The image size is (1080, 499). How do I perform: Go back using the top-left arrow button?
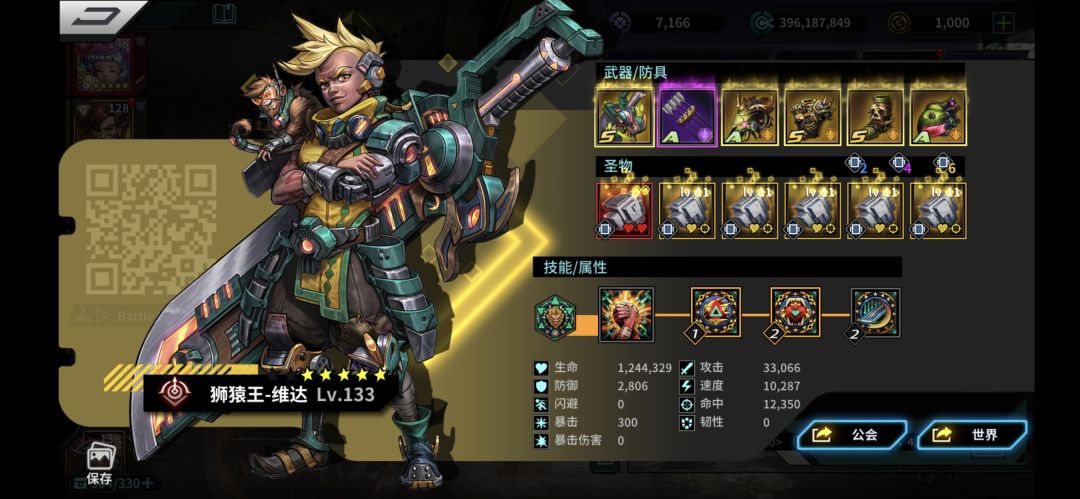(100, 17)
